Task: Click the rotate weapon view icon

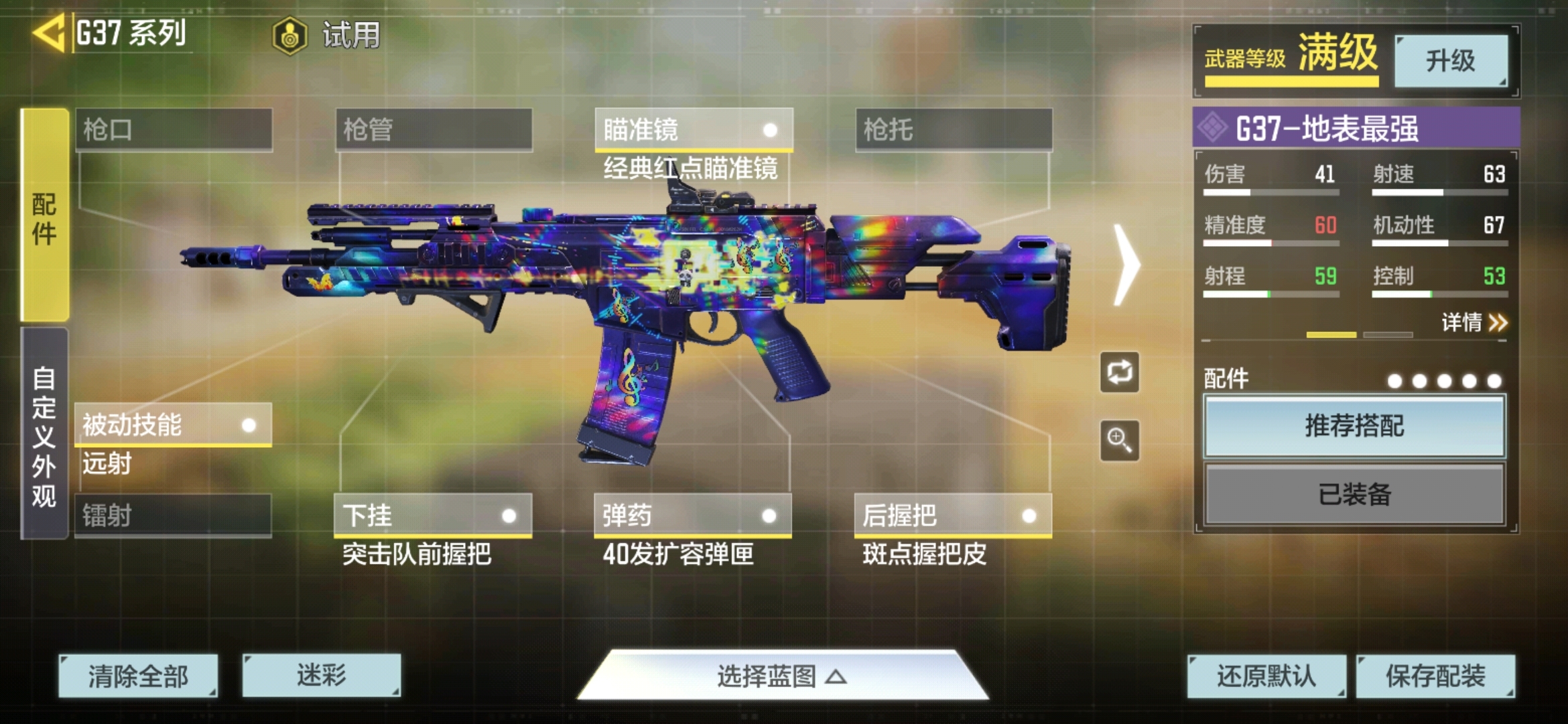Action: pos(1118,372)
